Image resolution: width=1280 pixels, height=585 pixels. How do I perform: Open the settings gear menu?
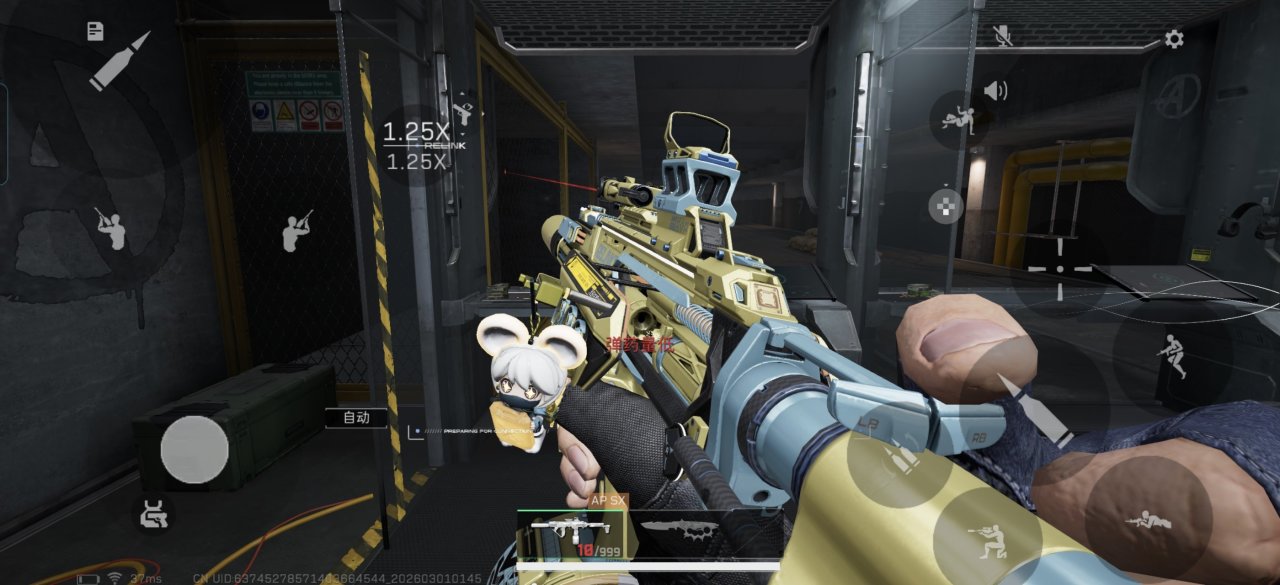tap(1174, 39)
